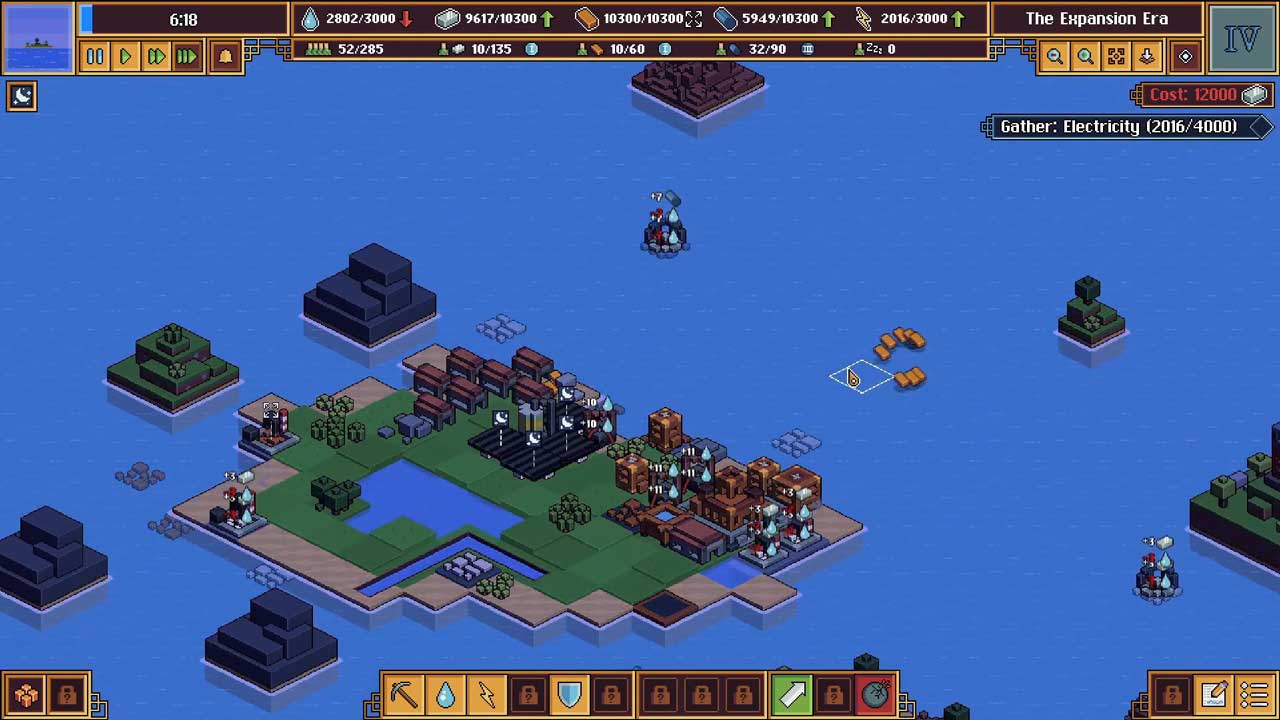Select the lightning bolt electricity category
Viewport: 1280px width, 720px height.
point(487,694)
